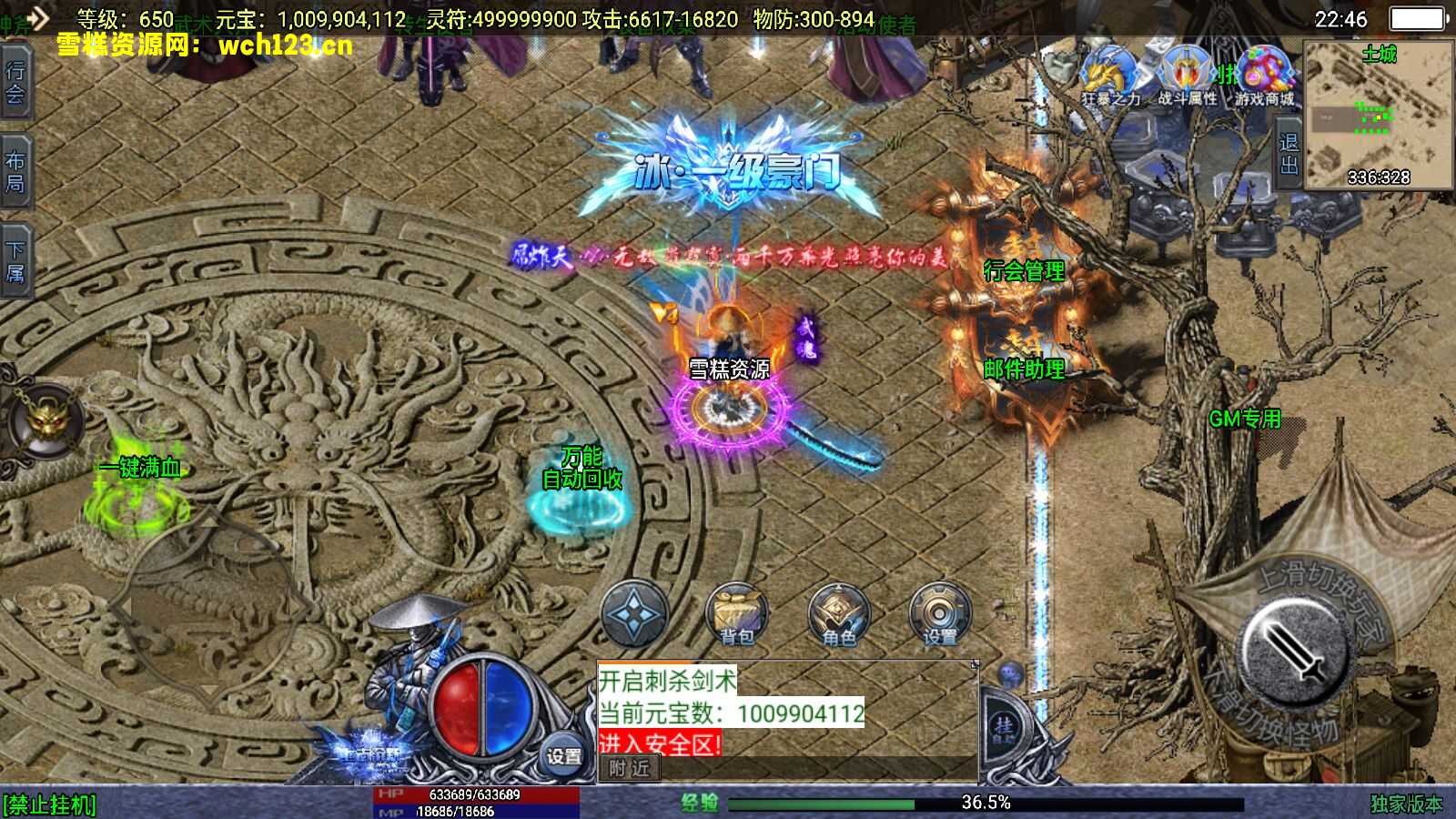This screenshot has width=1456, height=819.
Task: Open the 战斗属性 combat stats icon
Action: click(1187, 75)
